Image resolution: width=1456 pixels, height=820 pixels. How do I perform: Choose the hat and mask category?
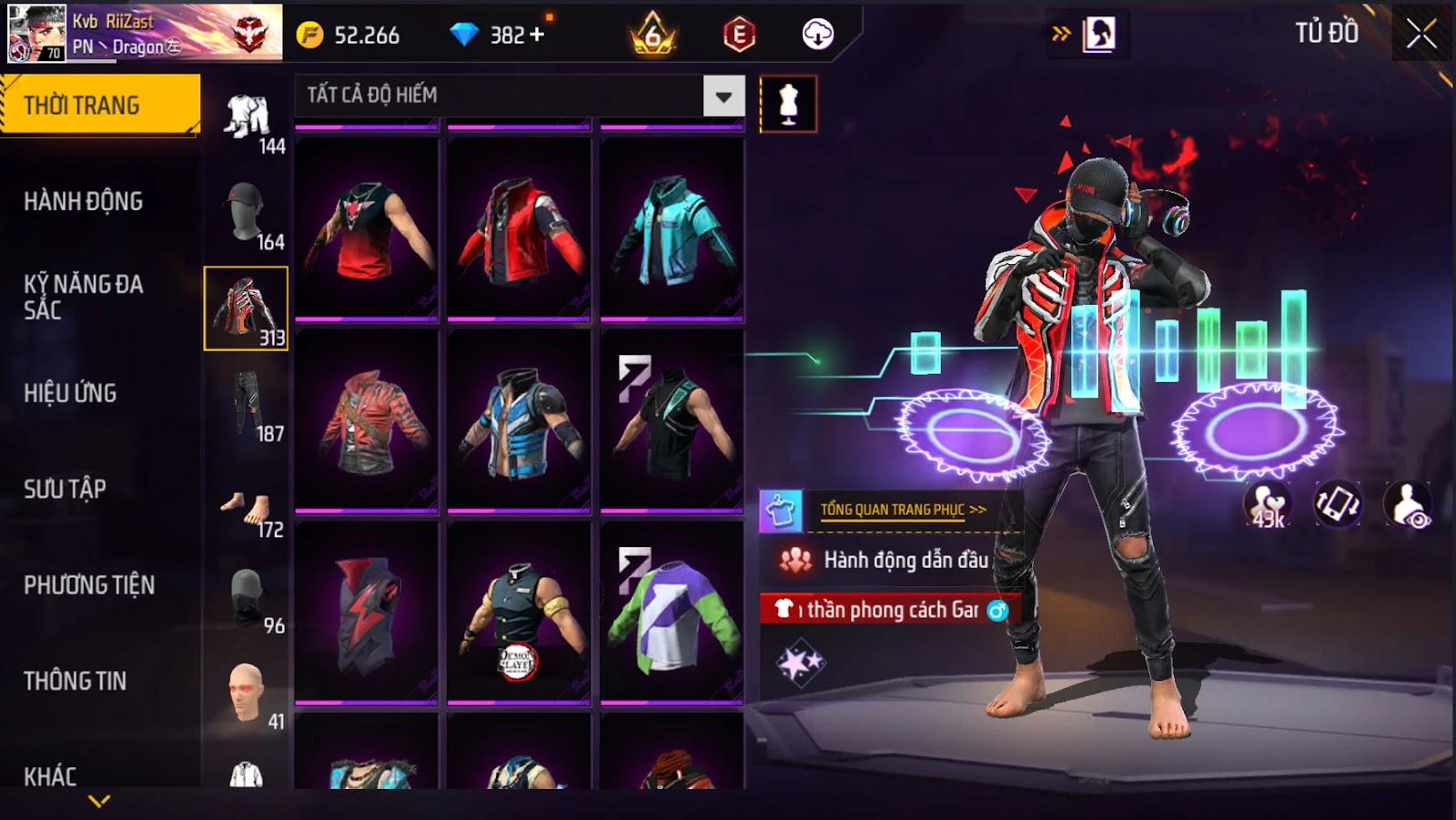pos(246,213)
